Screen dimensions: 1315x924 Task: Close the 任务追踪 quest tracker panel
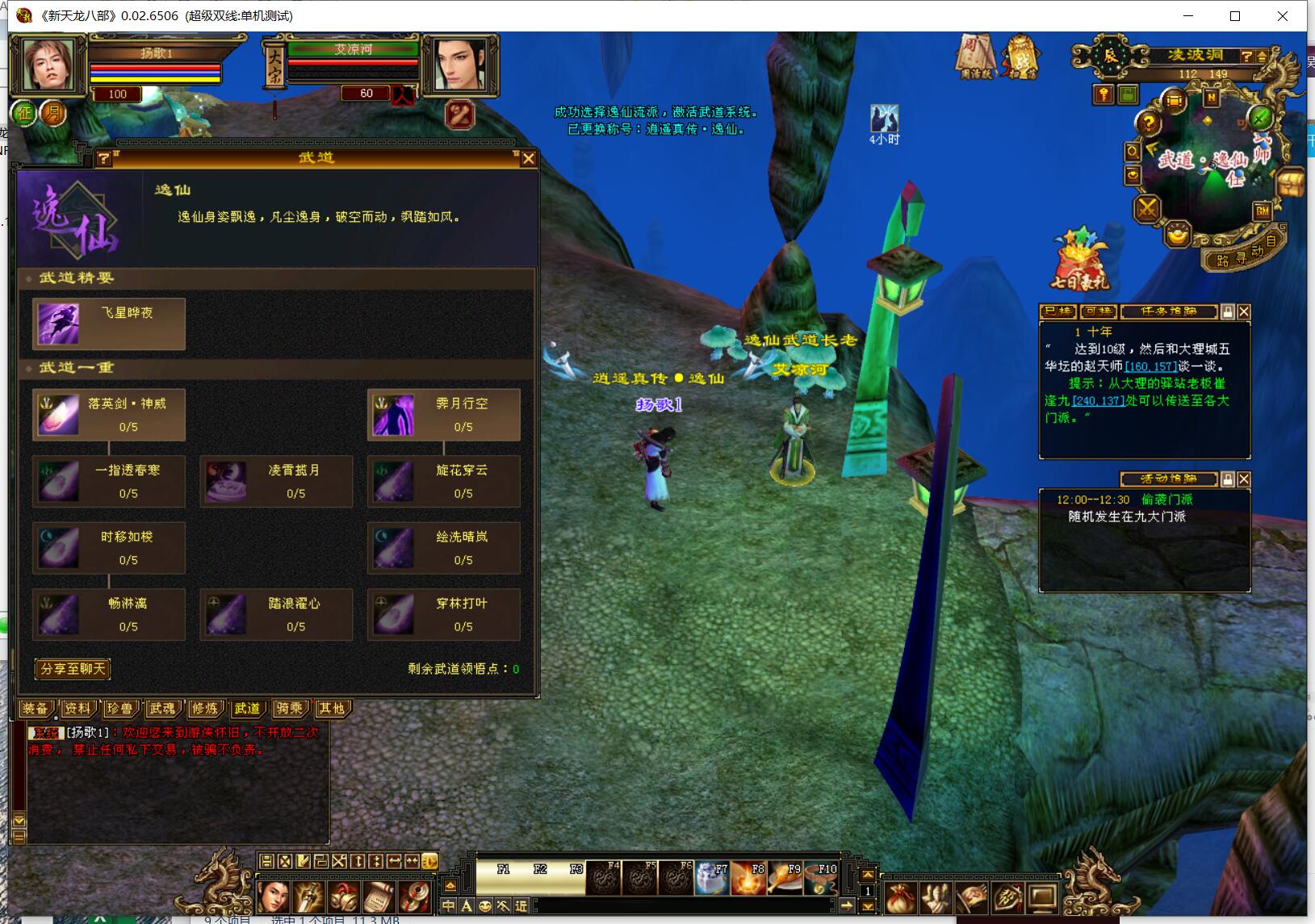(1244, 311)
